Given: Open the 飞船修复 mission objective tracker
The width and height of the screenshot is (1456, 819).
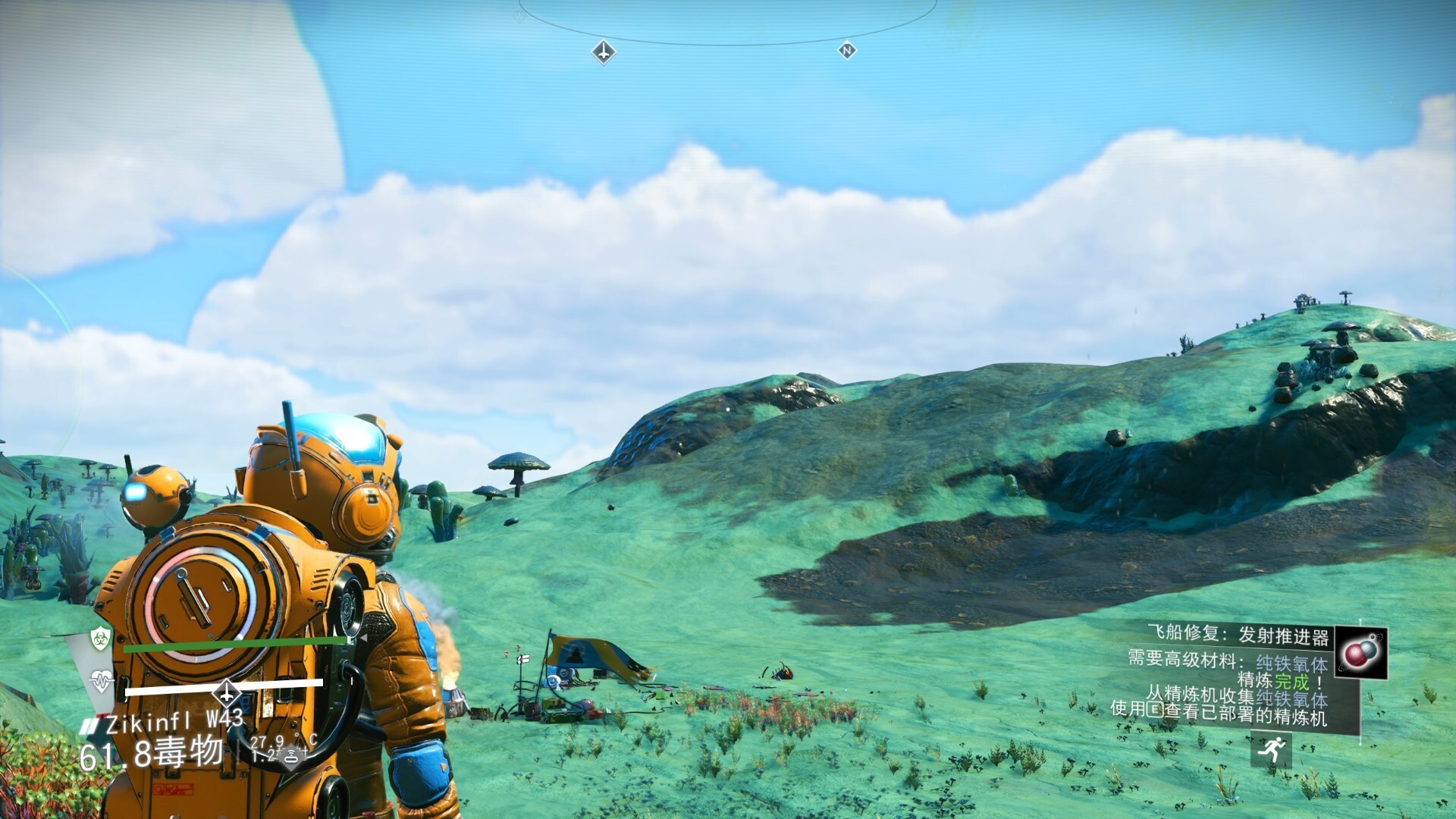Looking at the screenshot, I should [1237, 634].
